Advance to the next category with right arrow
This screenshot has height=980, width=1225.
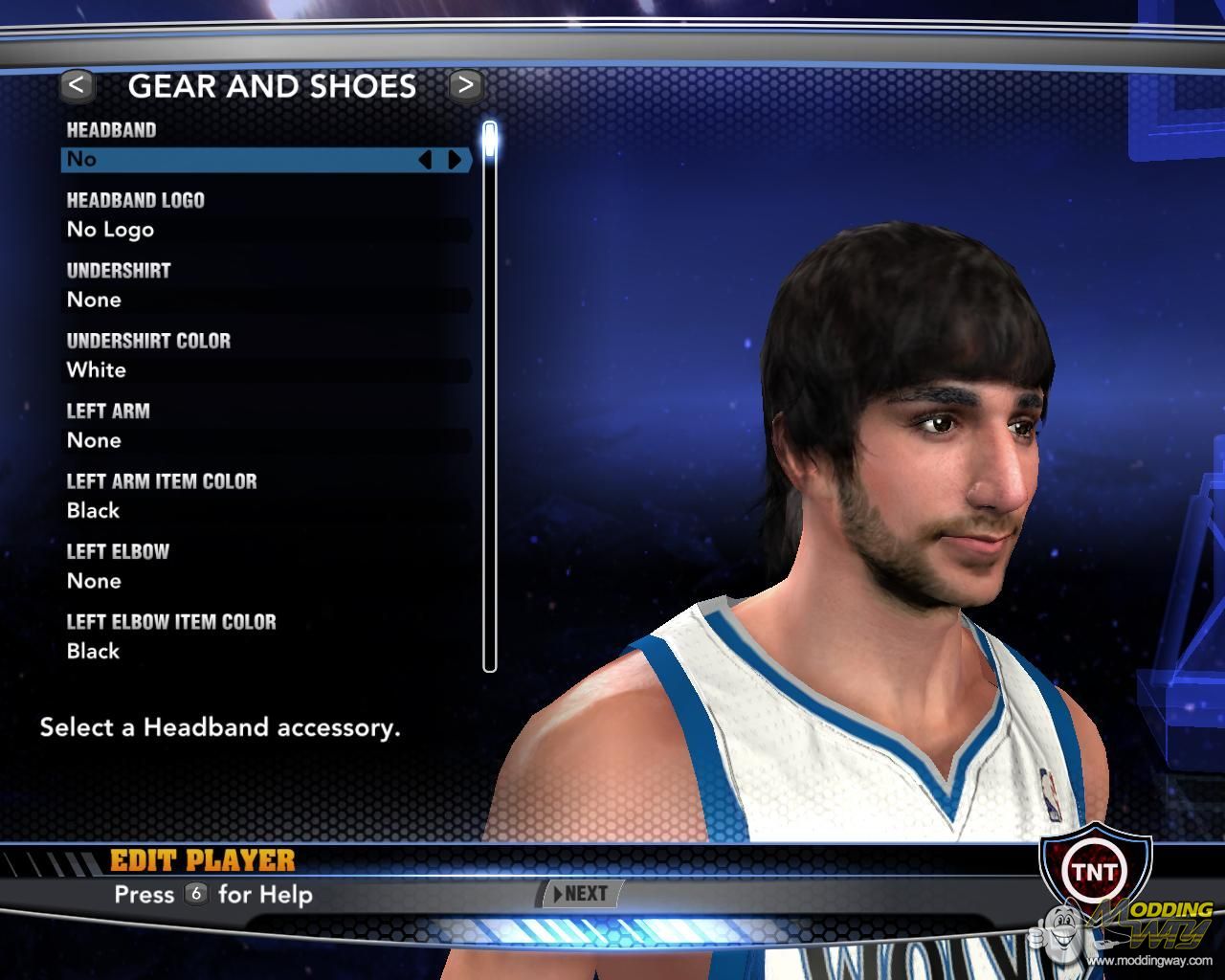[465, 85]
